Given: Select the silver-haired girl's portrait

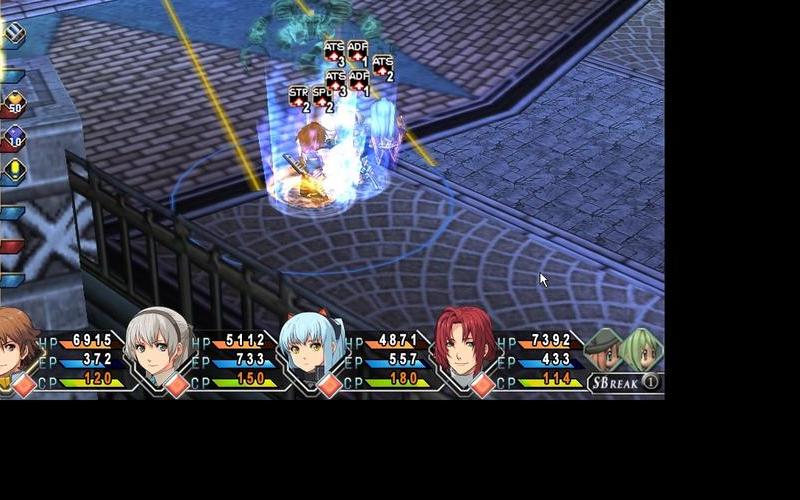Looking at the screenshot, I should point(160,343).
